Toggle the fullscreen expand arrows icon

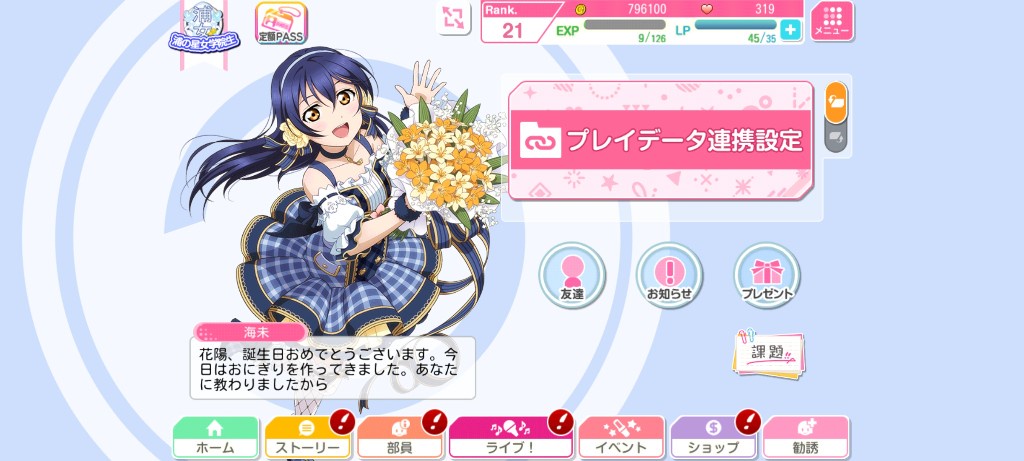455,17
